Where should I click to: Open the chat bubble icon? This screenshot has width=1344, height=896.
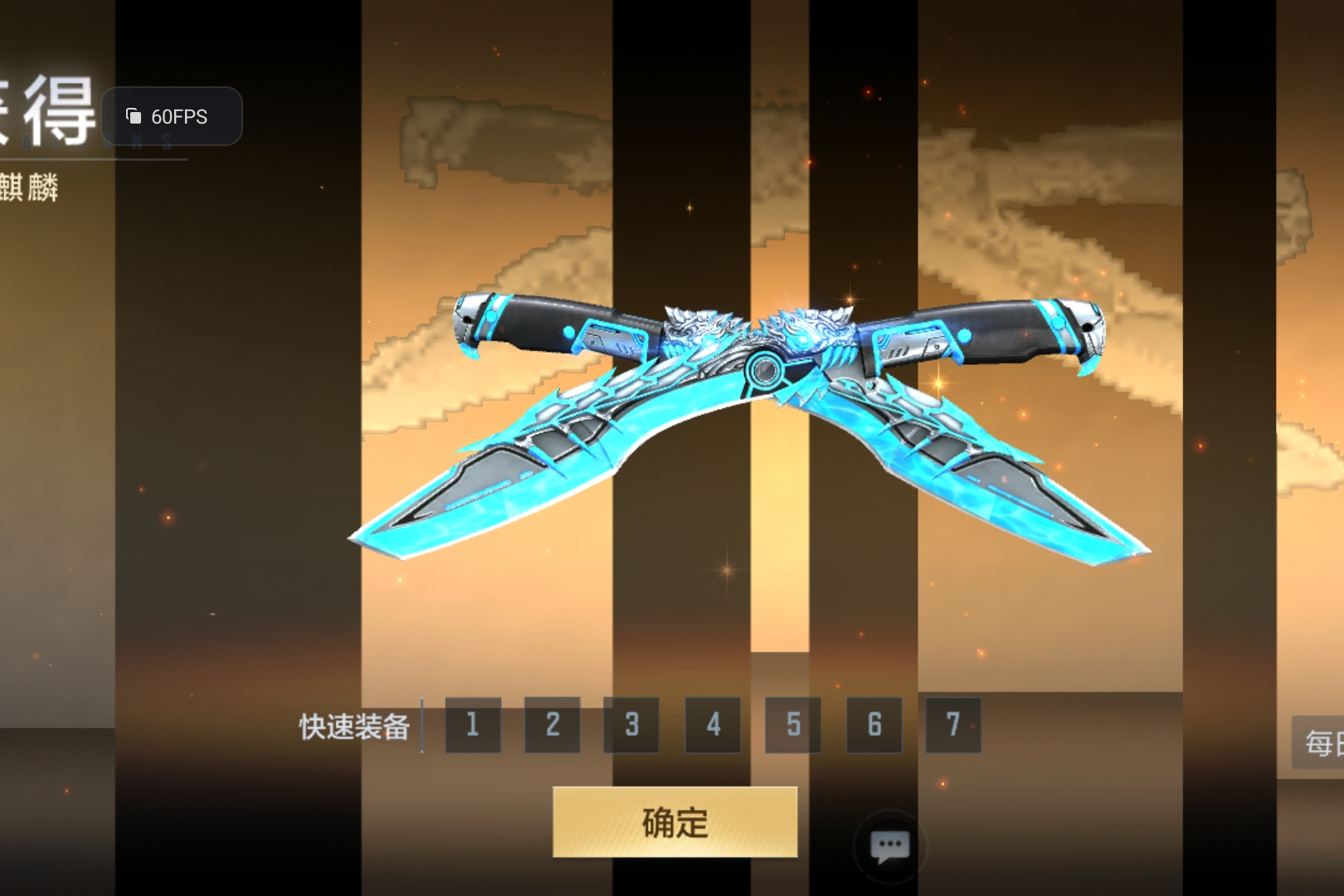click(x=889, y=846)
